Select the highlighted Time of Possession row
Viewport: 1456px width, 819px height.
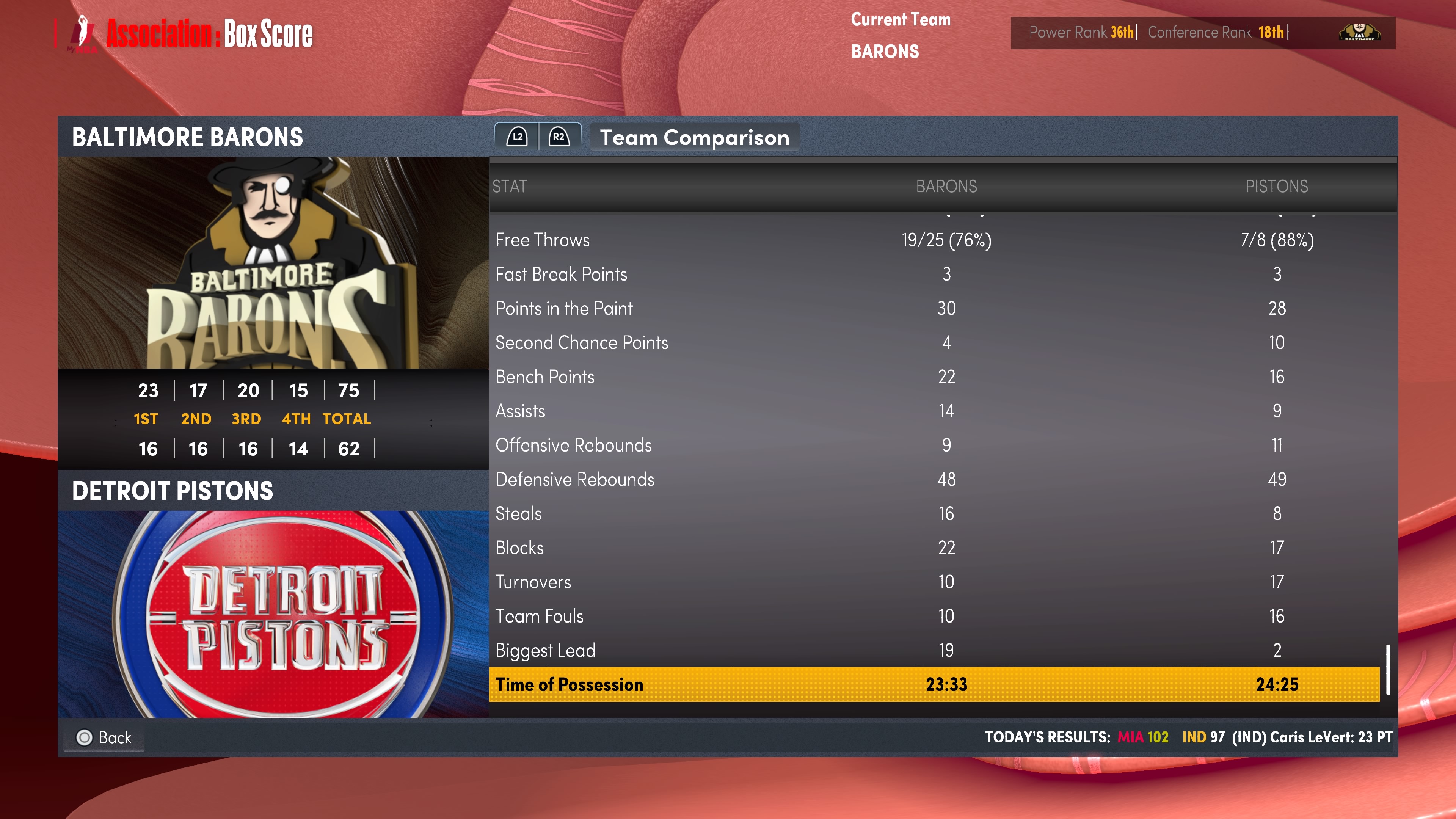(x=934, y=684)
